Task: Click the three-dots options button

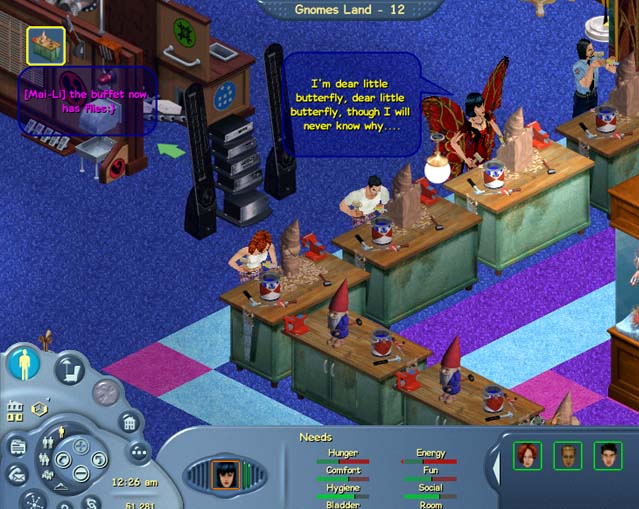Action: point(138,452)
